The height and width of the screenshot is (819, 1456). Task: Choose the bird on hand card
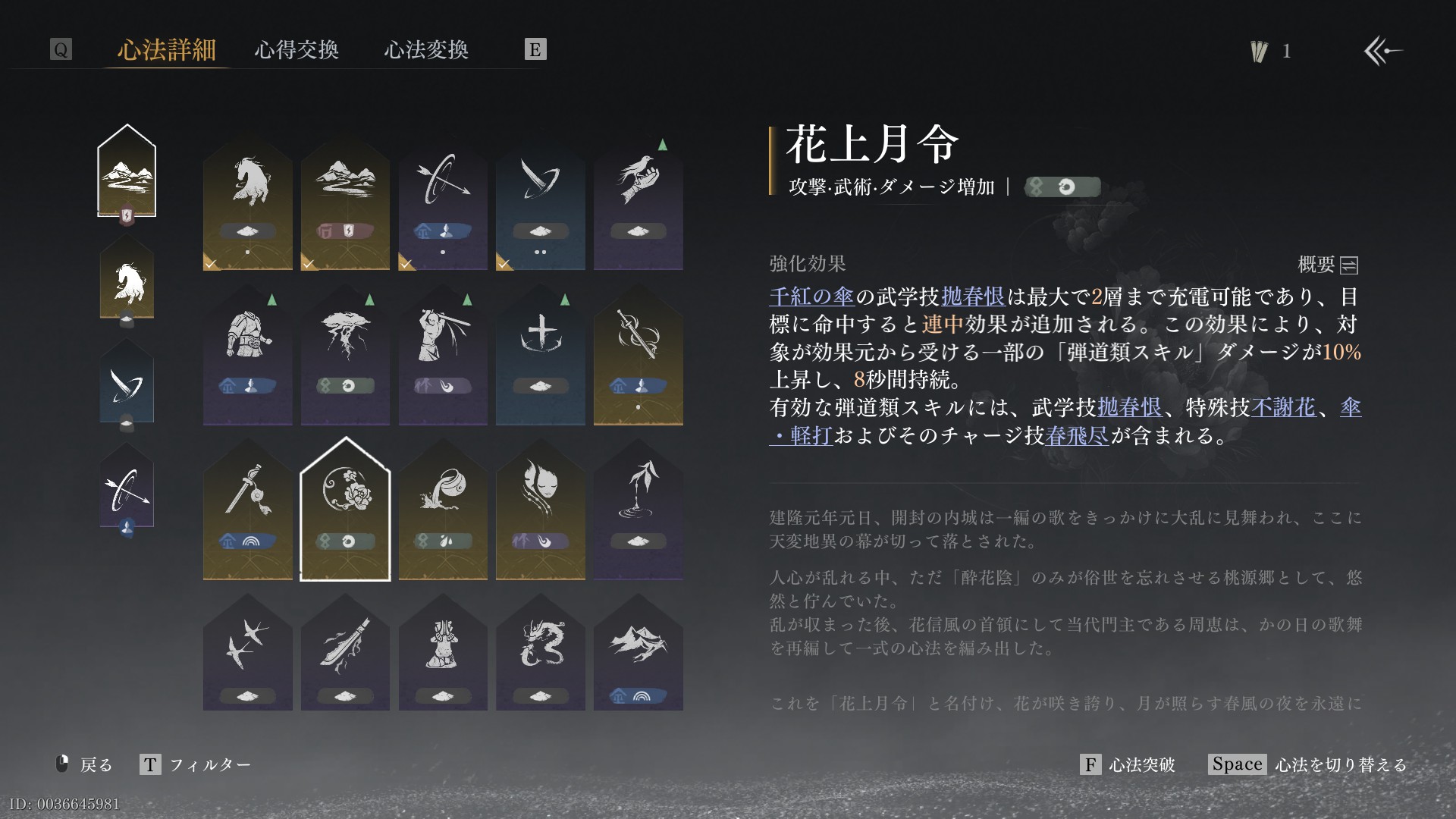click(638, 203)
